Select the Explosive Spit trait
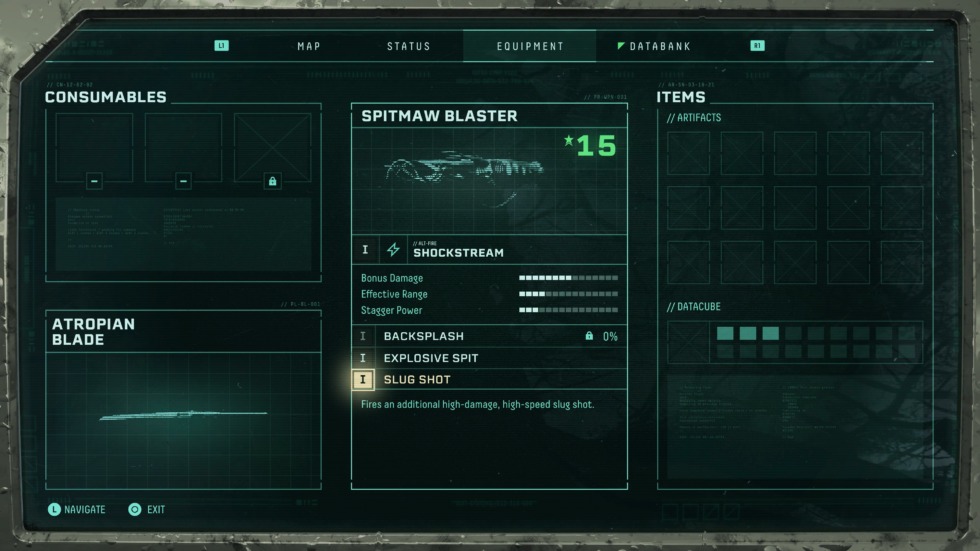Image resolution: width=980 pixels, height=551 pixels. tap(489, 358)
